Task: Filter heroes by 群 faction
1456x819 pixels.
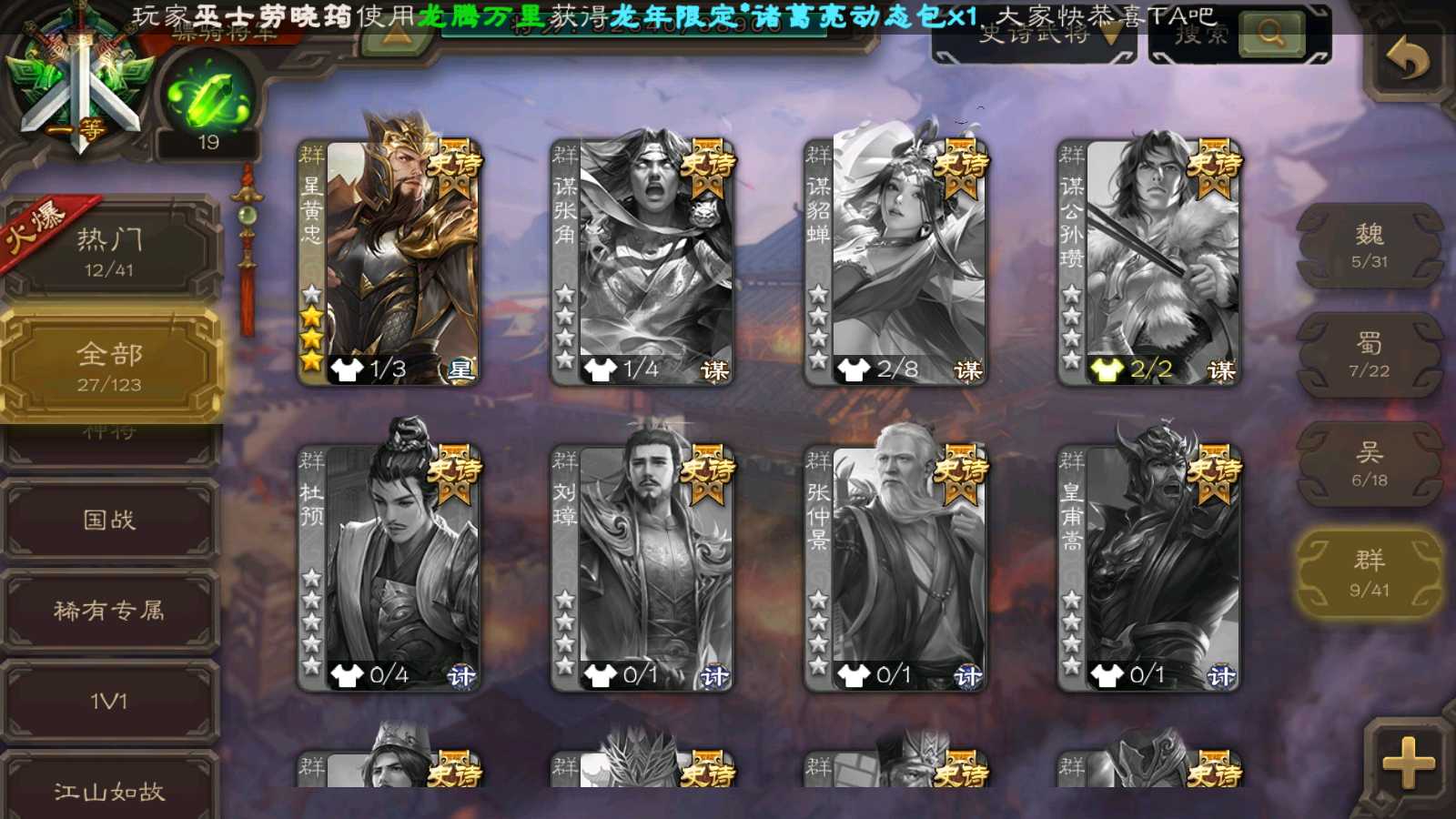Action: 1370,573
